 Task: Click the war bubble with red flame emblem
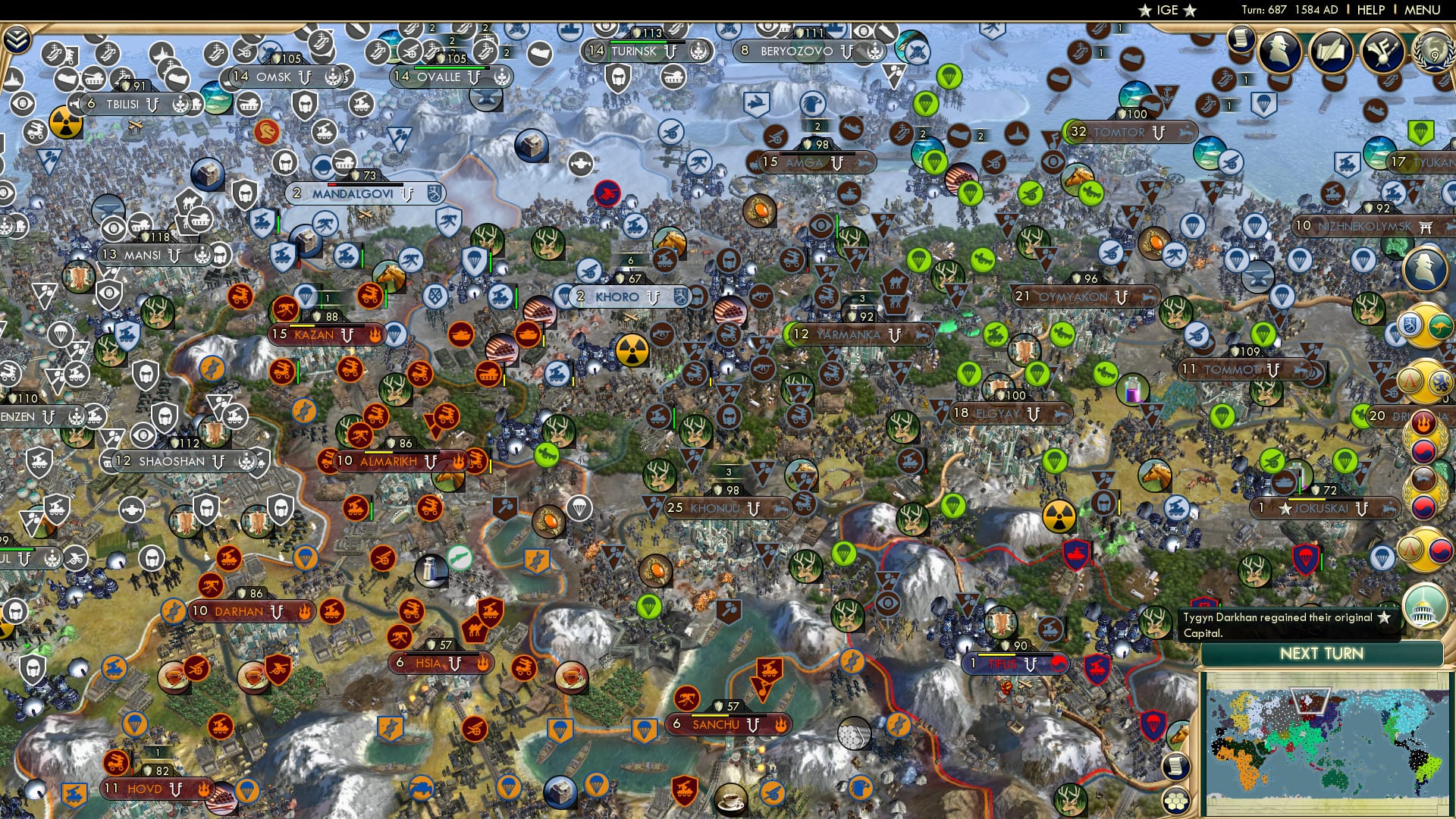pyautogui.click(x=1424, y=422)
